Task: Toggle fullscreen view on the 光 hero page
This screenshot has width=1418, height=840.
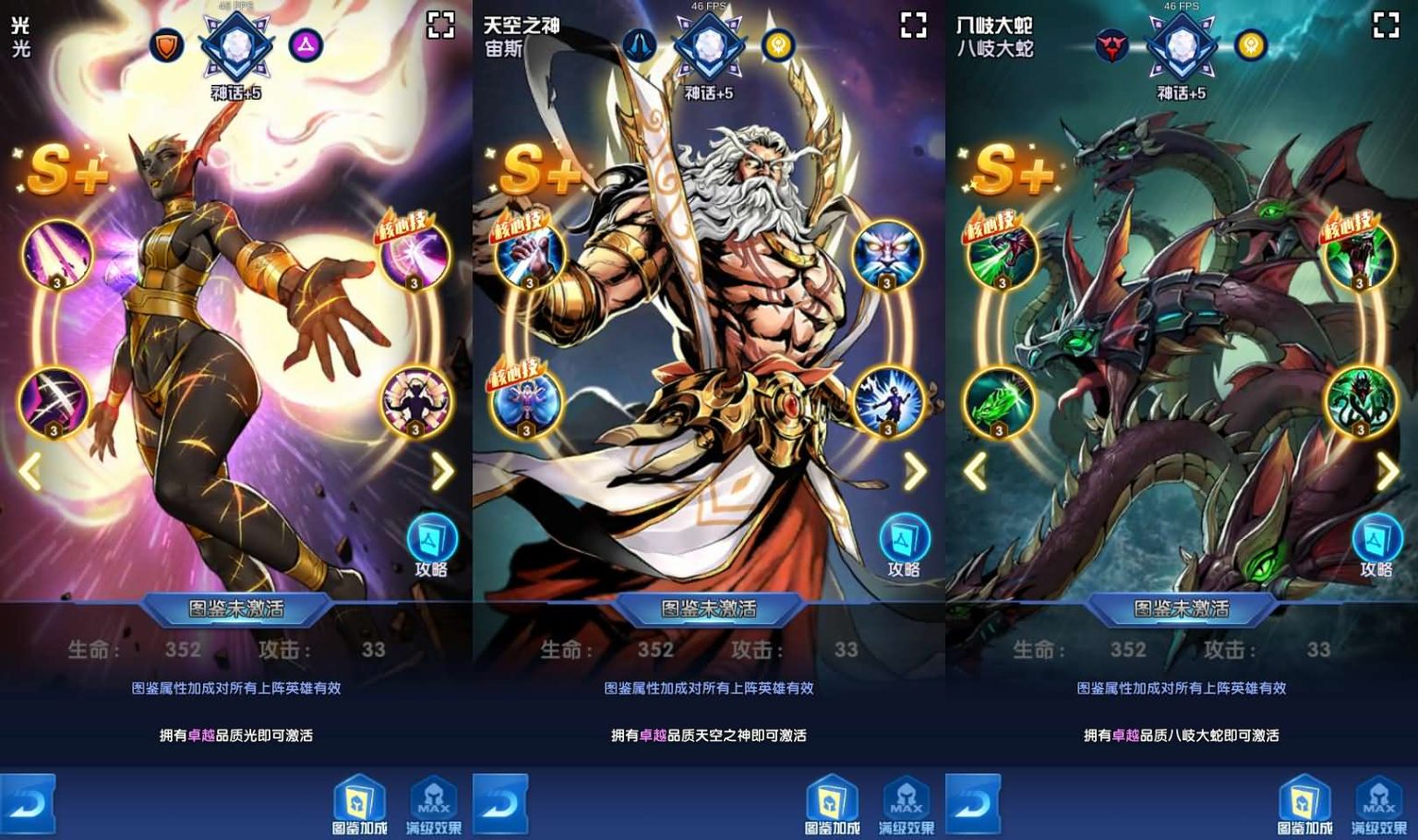Action: [x=441, y=25]
